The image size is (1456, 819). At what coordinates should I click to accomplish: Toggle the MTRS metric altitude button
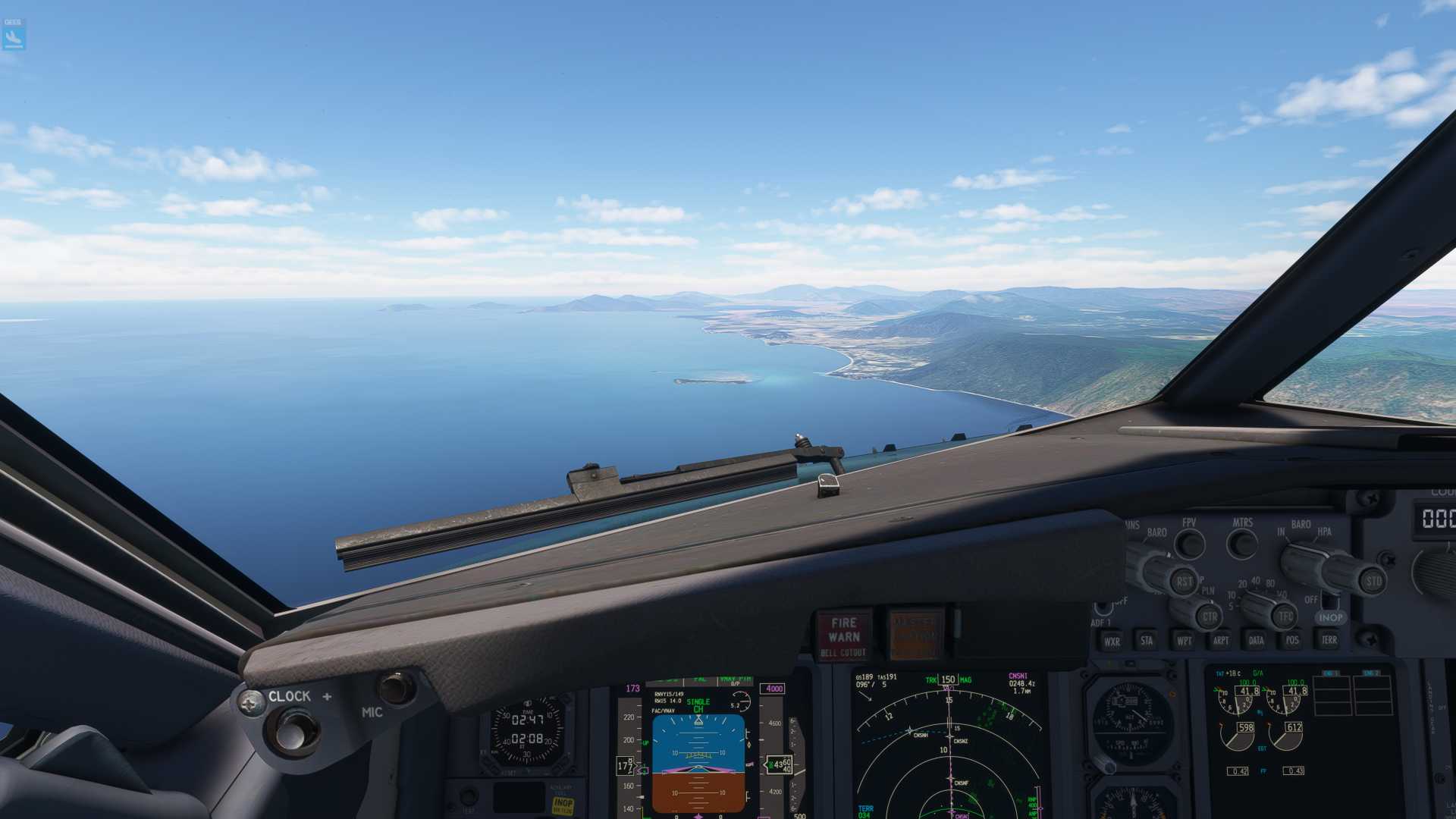point(1242,543)
